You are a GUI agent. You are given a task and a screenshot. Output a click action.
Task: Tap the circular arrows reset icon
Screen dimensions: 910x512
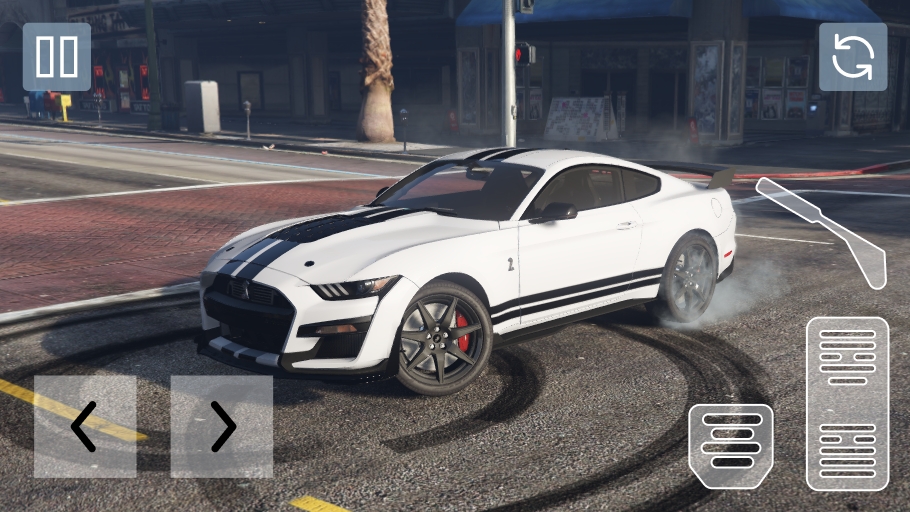tap(852, 57)
